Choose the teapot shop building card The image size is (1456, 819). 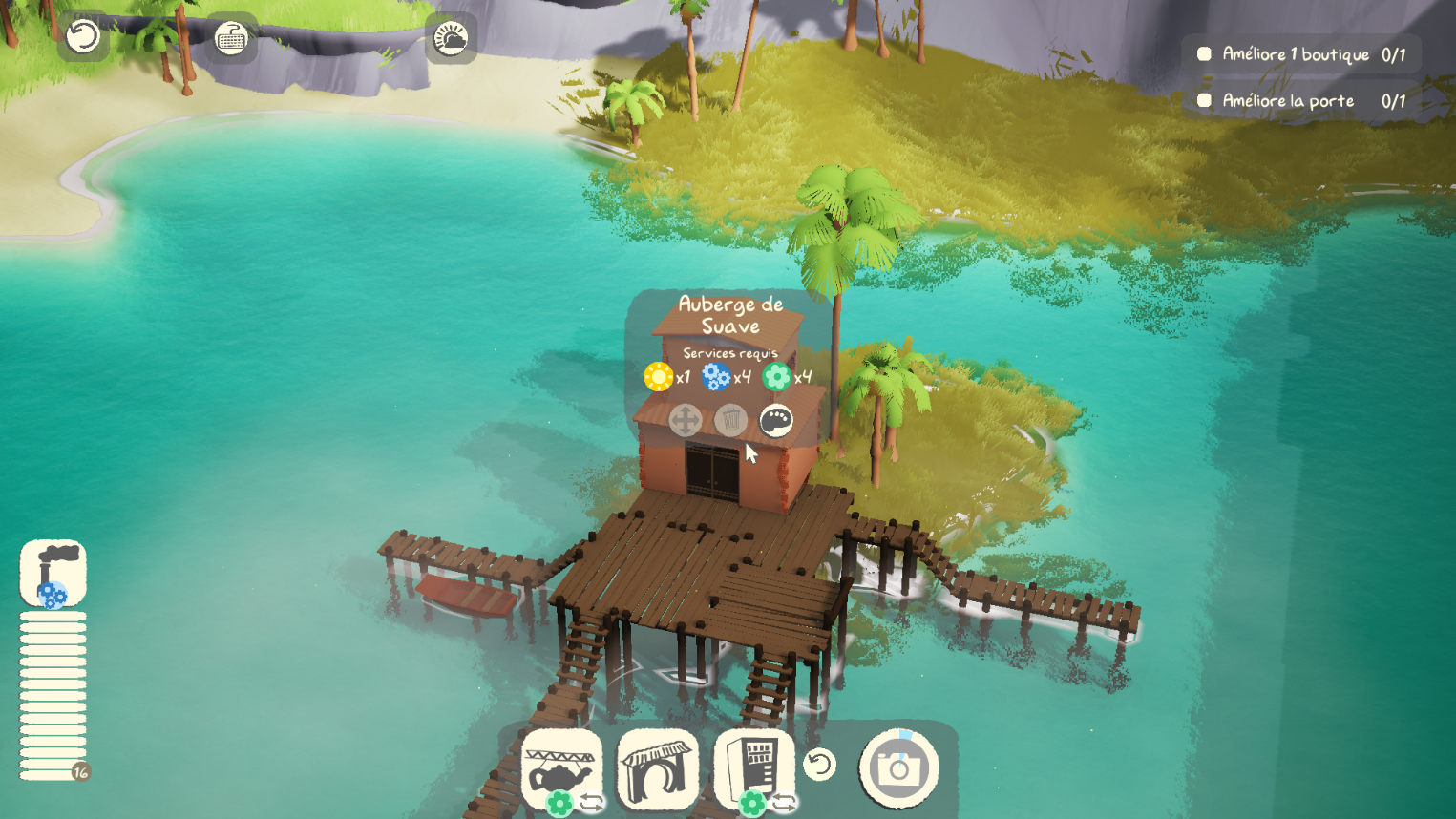[561, 766]
